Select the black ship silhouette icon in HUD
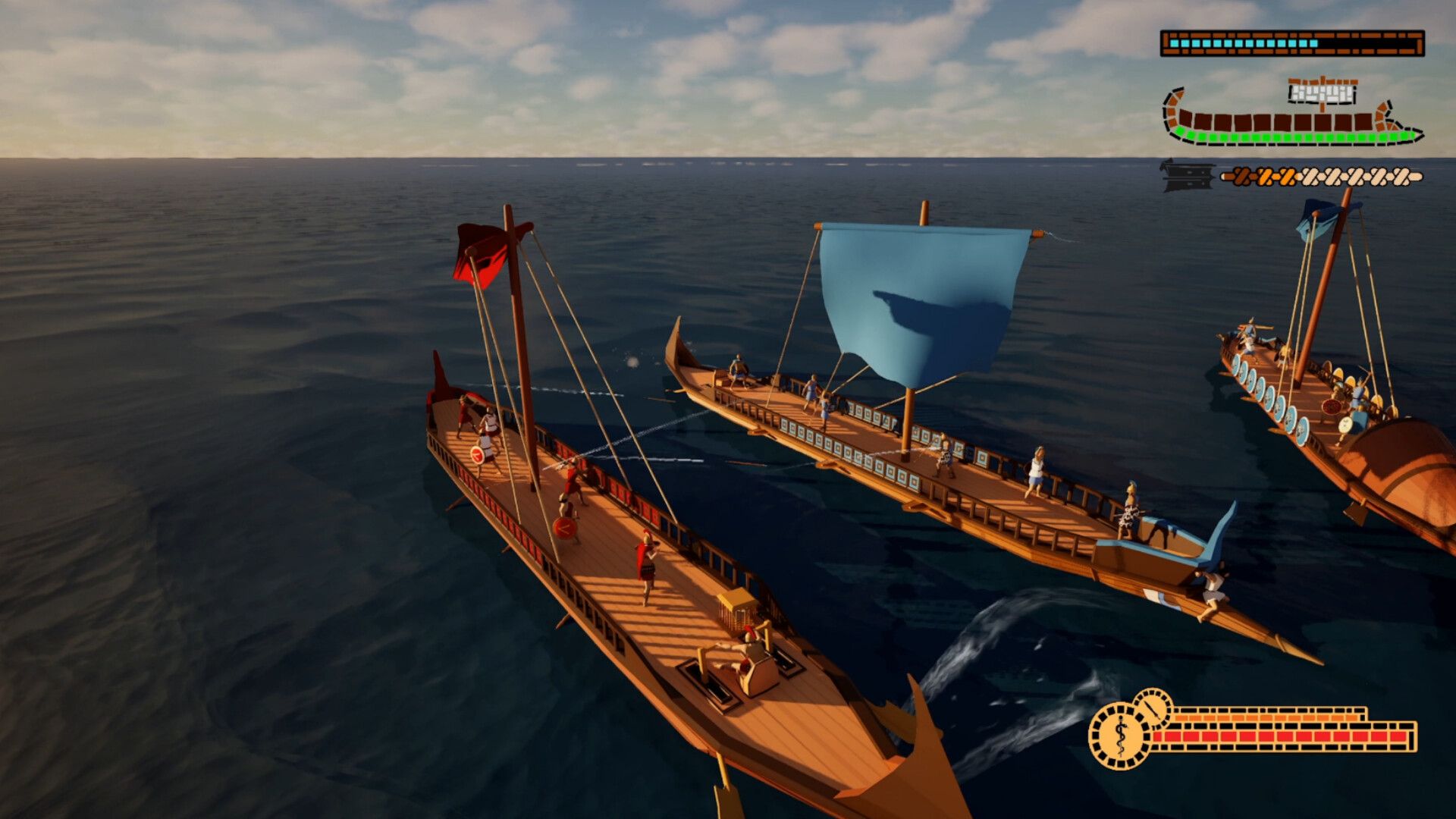 [x=1186, y=177]
